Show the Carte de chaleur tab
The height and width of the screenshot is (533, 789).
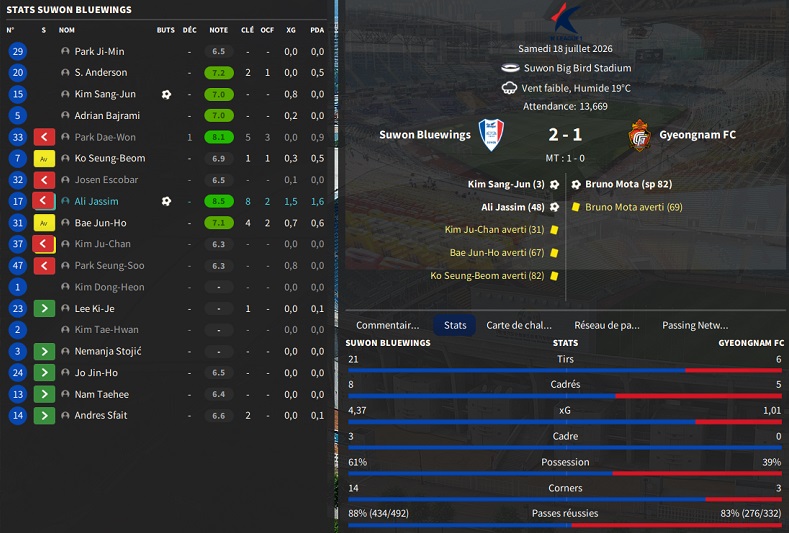[518, 325]
